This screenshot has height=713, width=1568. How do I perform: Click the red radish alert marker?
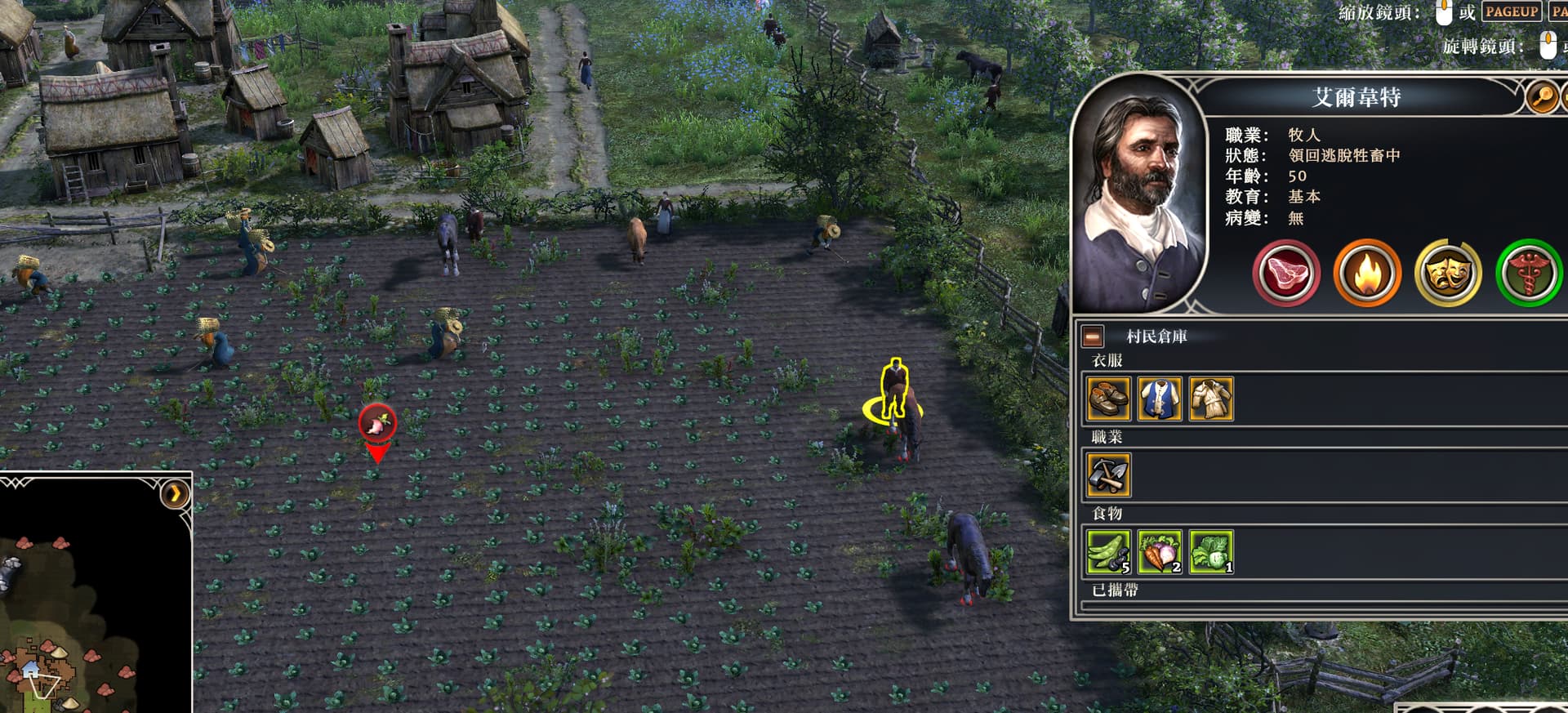coord(377,422)
